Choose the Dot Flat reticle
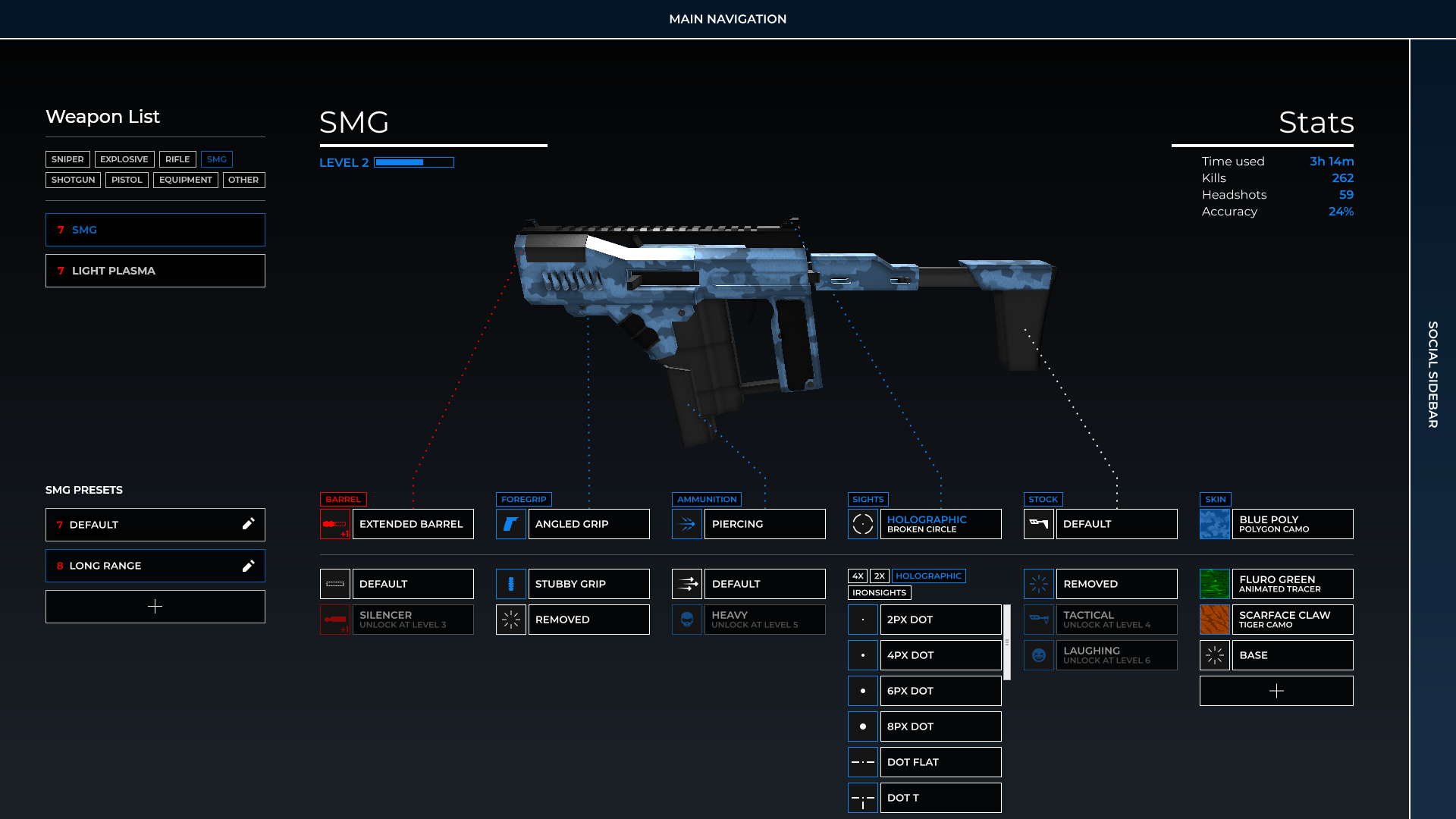The width and height of the screenshot is (1456, 819). tap(940, 762)
